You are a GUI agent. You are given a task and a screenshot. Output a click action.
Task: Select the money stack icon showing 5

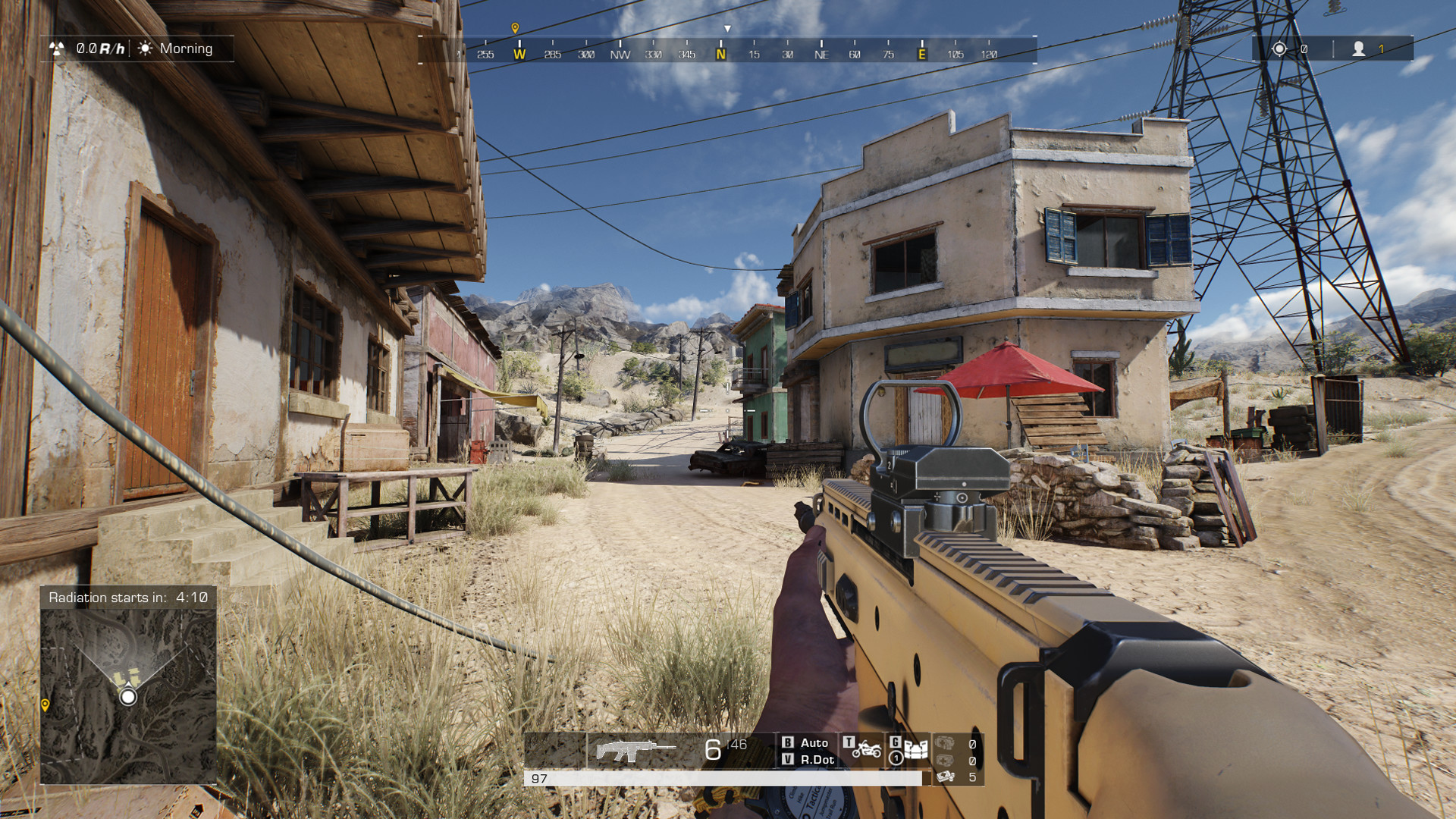[x=946, y=777]
